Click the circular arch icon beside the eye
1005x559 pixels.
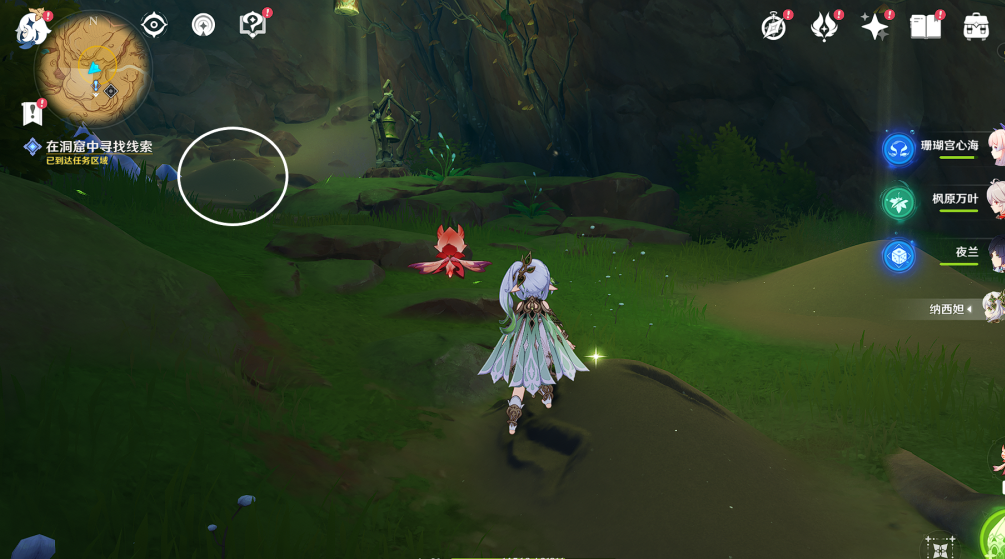(x=203, y=25)
